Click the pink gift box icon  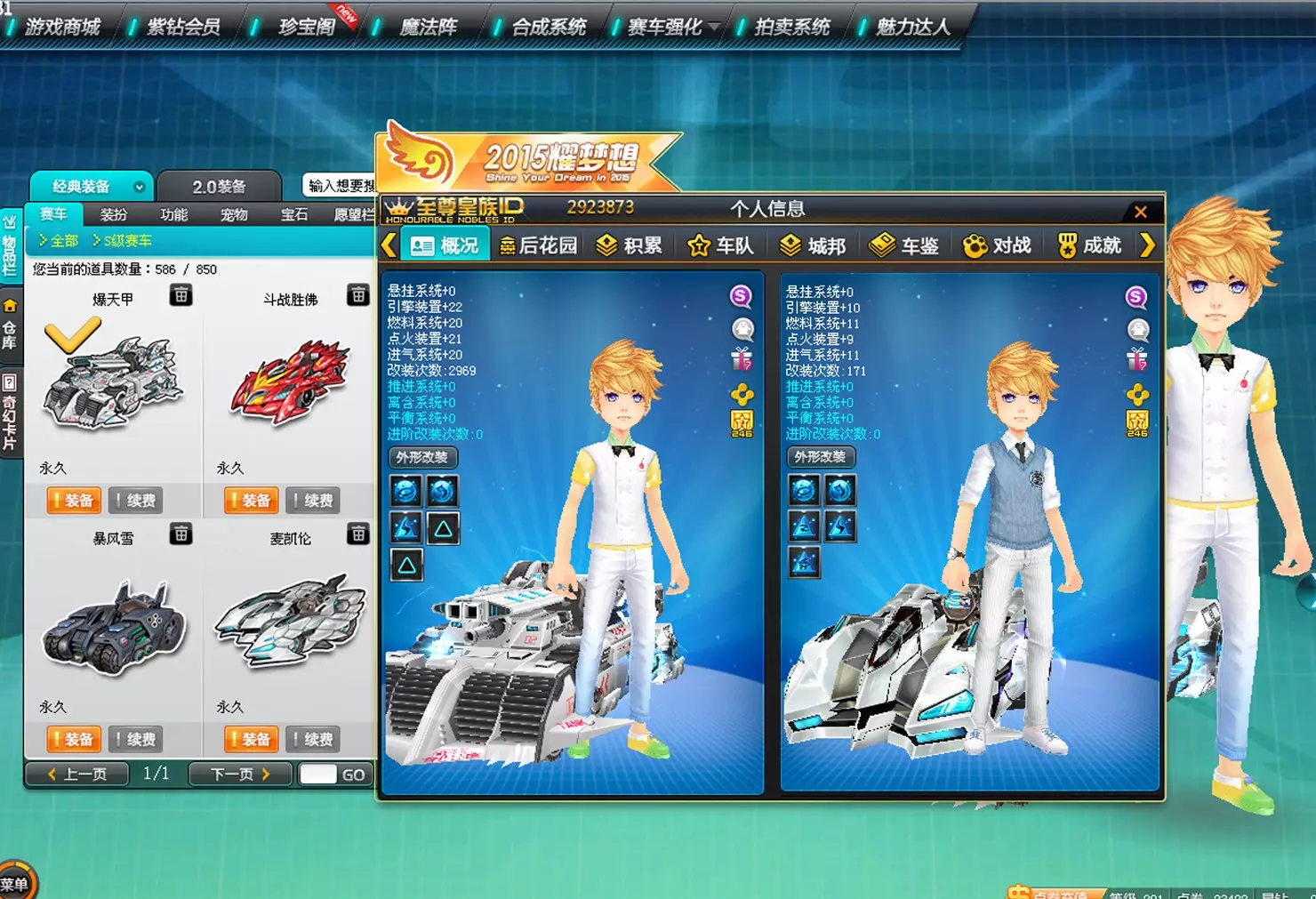click(x=742, y=358)
